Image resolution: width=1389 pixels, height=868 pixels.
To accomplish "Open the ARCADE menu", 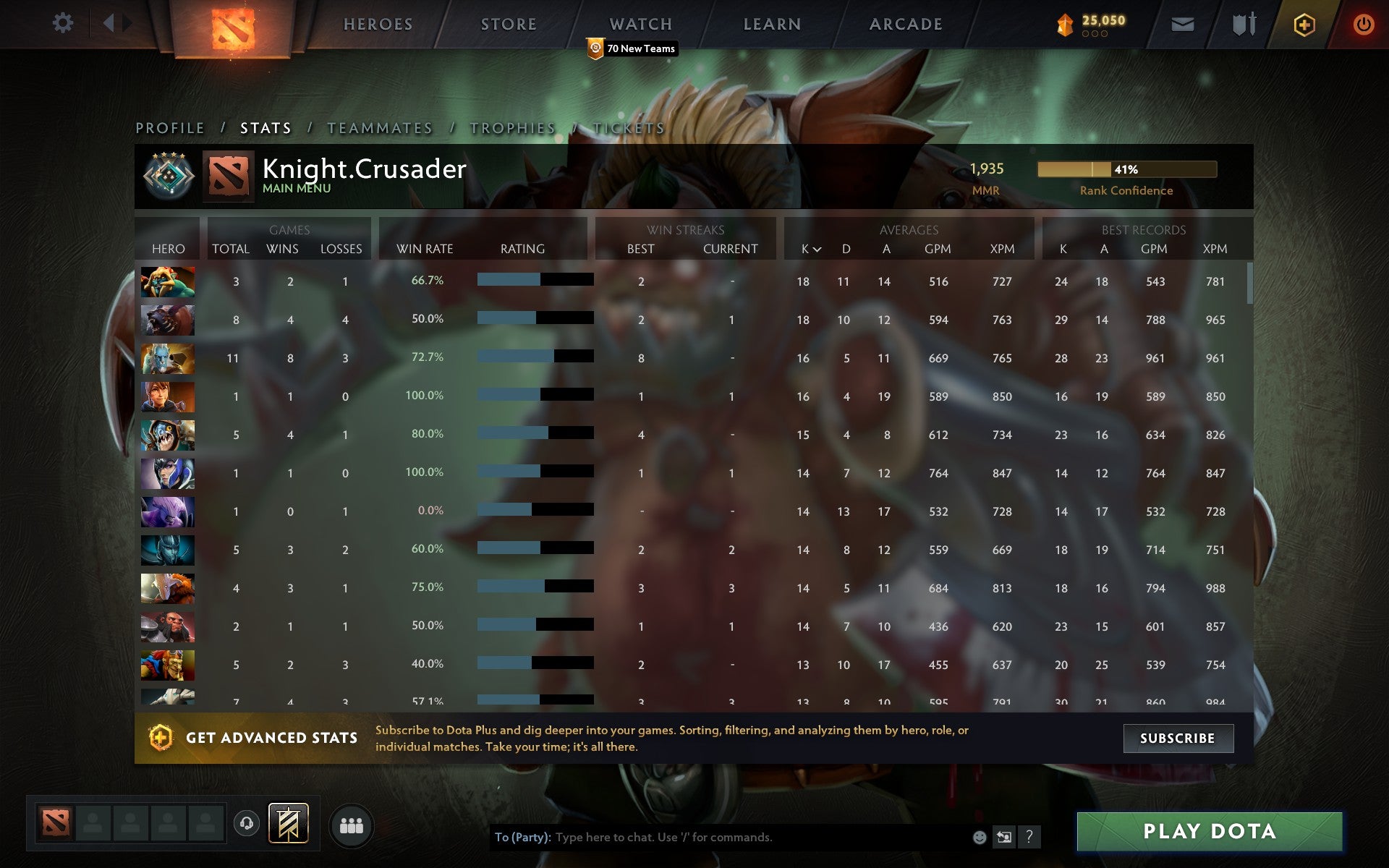I will point(905,23).
